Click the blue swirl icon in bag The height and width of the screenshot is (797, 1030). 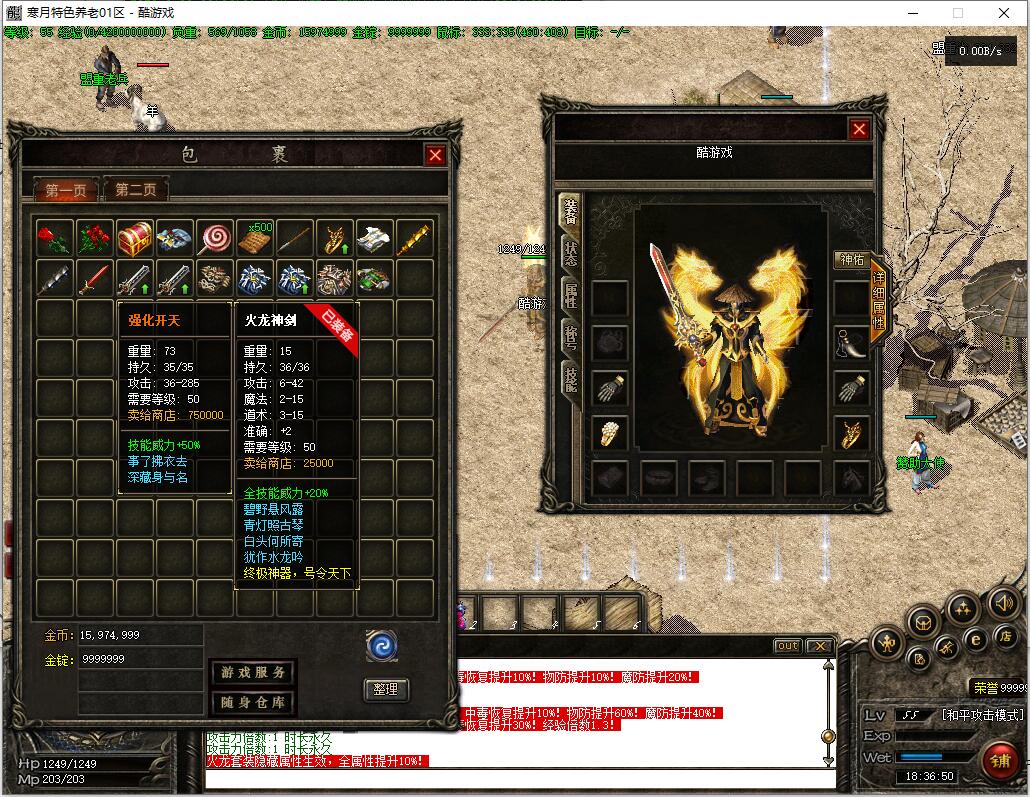coord(382,645)
